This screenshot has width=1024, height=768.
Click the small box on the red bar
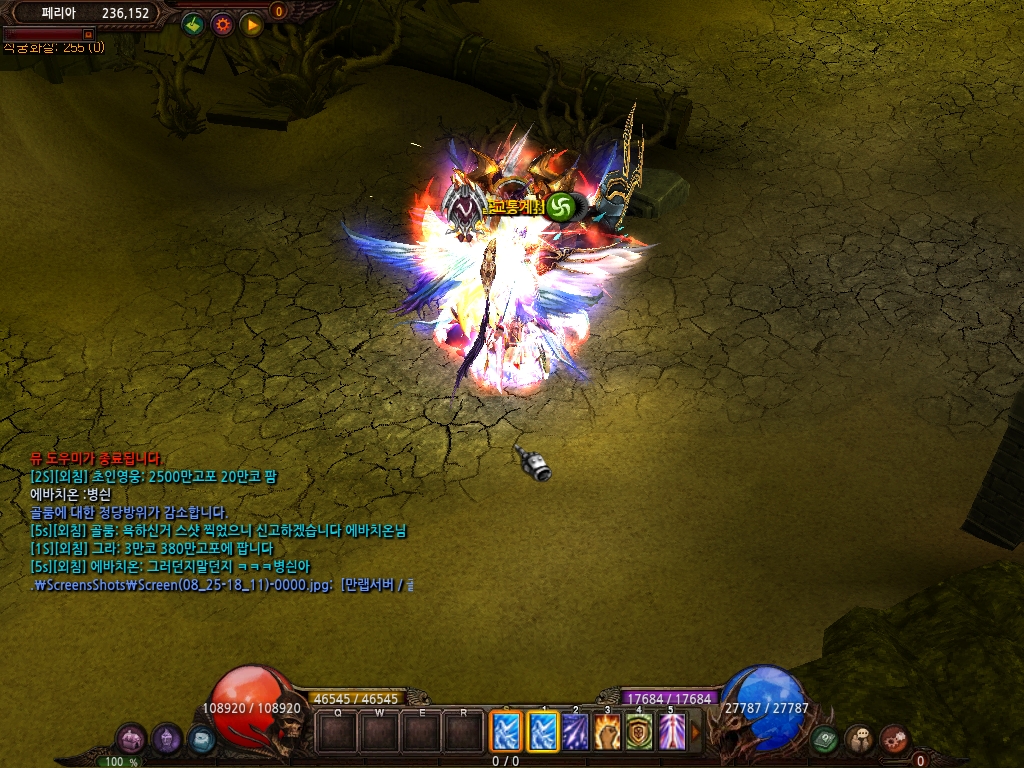(x=88, y=34)
